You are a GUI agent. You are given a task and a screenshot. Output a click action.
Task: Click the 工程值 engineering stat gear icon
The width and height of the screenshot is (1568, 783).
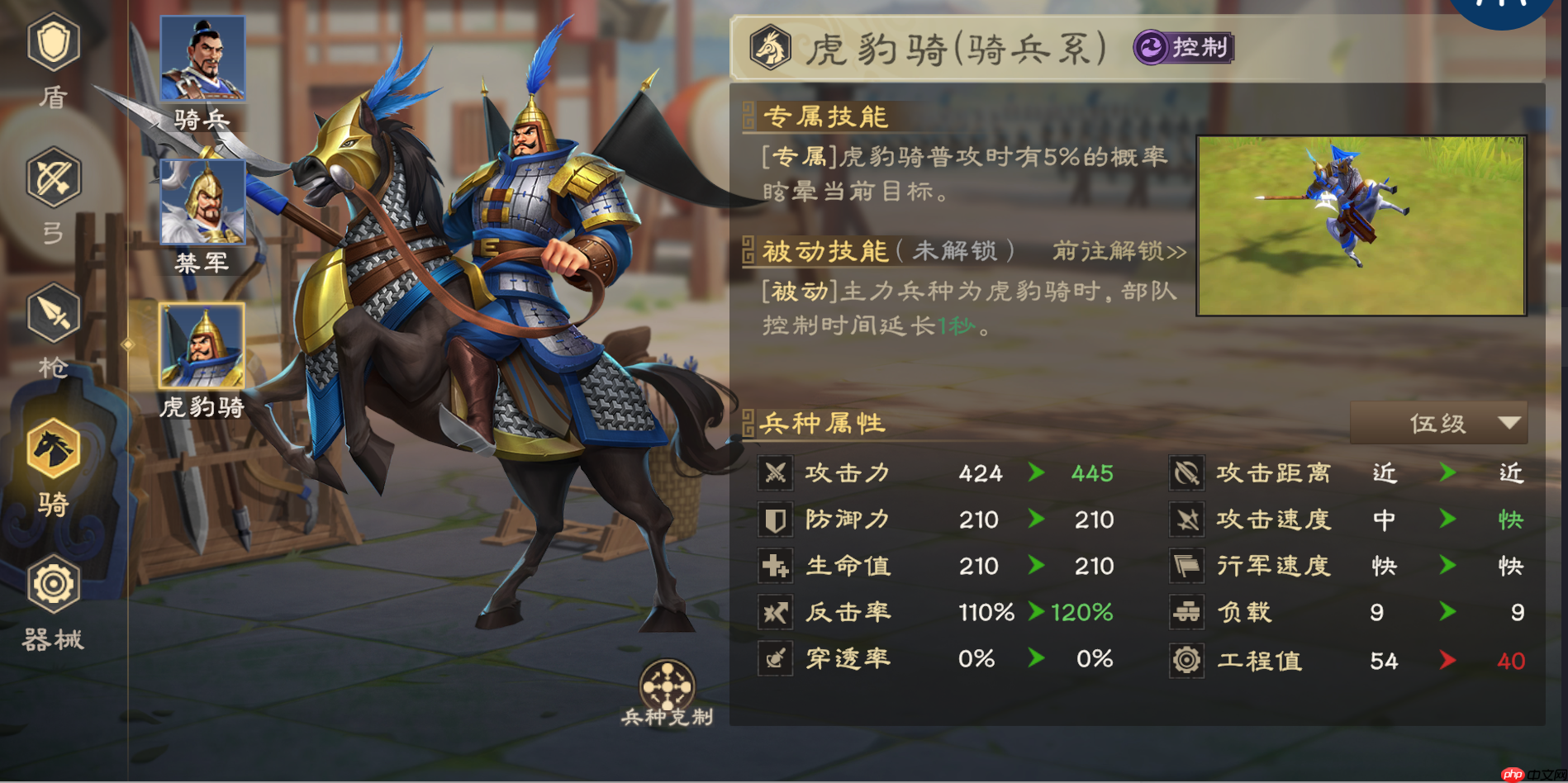point(1187,659)
